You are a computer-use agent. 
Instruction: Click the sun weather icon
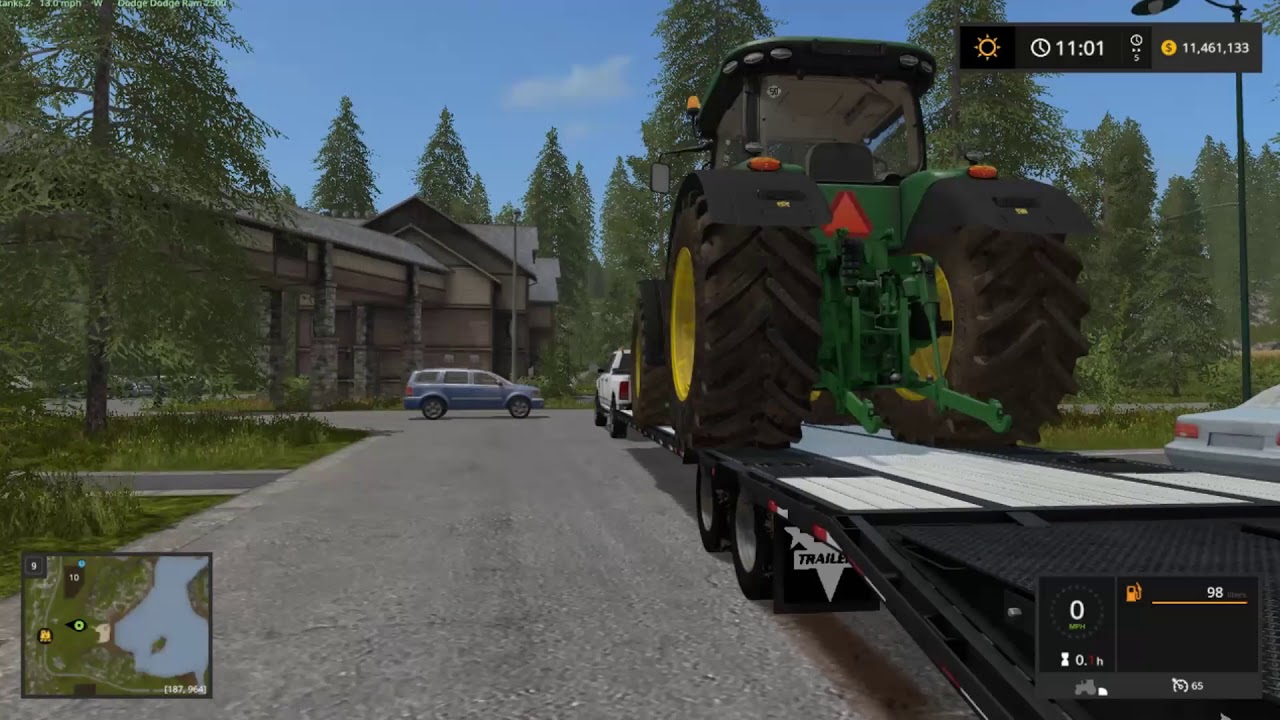click(x=986, y=47)
